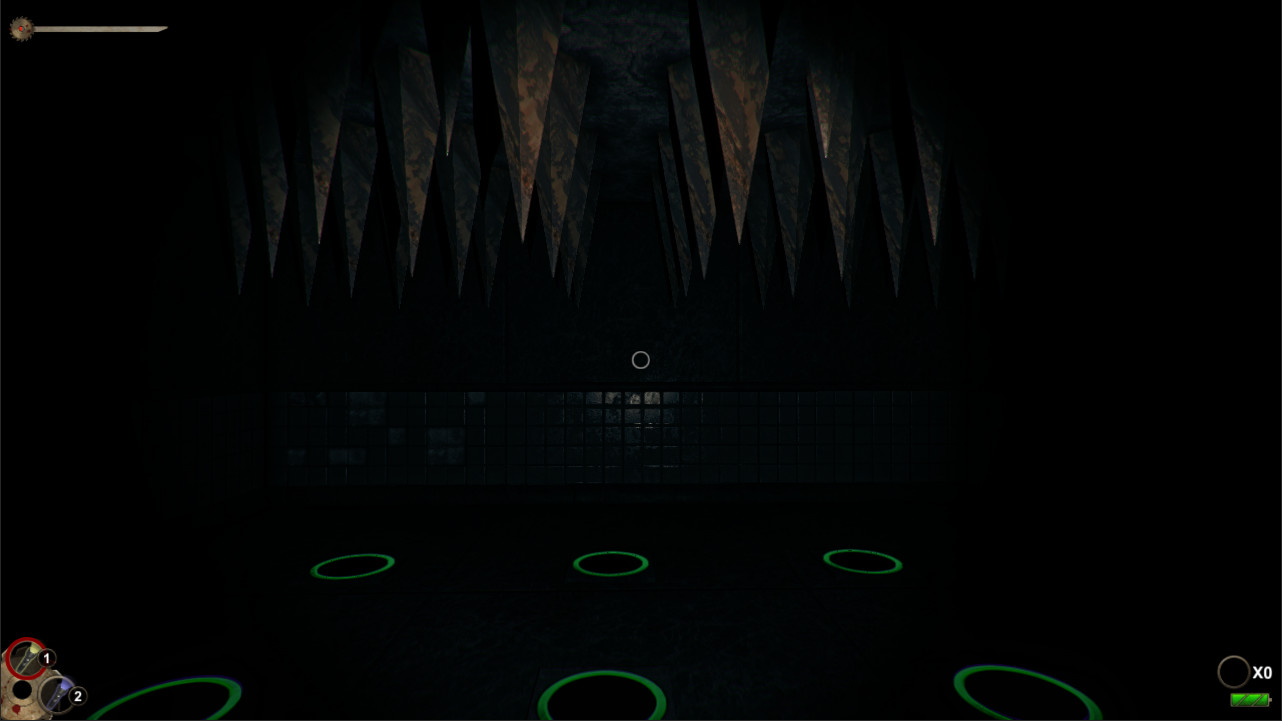Screen dimensions: 1282x721
Task: Click the number 1 slot badge
Action: click(46, 658)
